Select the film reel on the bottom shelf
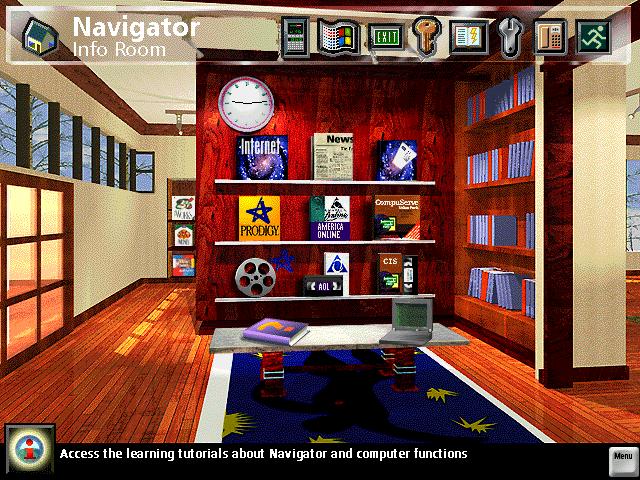Viewport: 640px width, 480px height. tap(254, 276)
